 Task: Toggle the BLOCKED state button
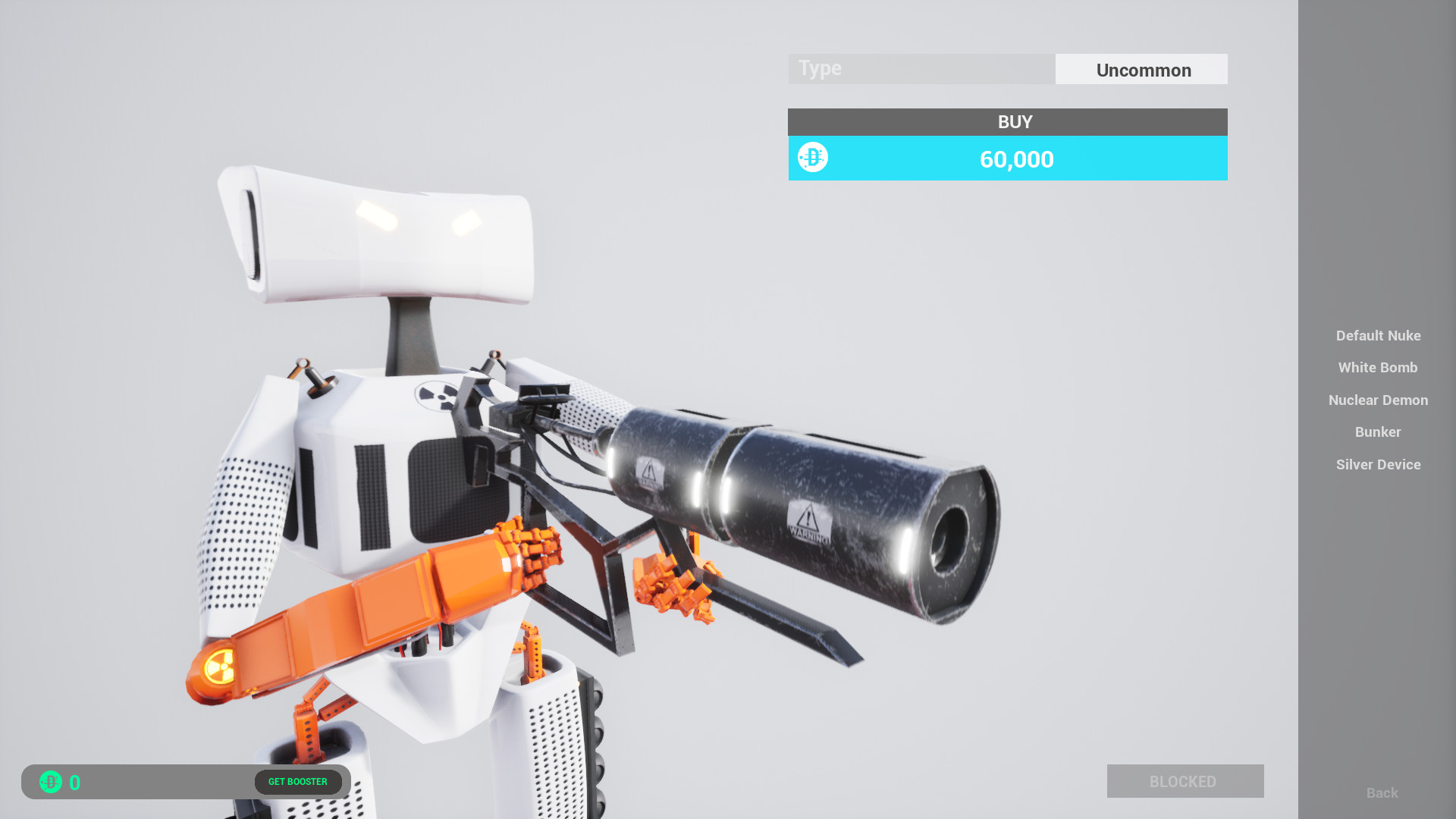click(1185, 781)
